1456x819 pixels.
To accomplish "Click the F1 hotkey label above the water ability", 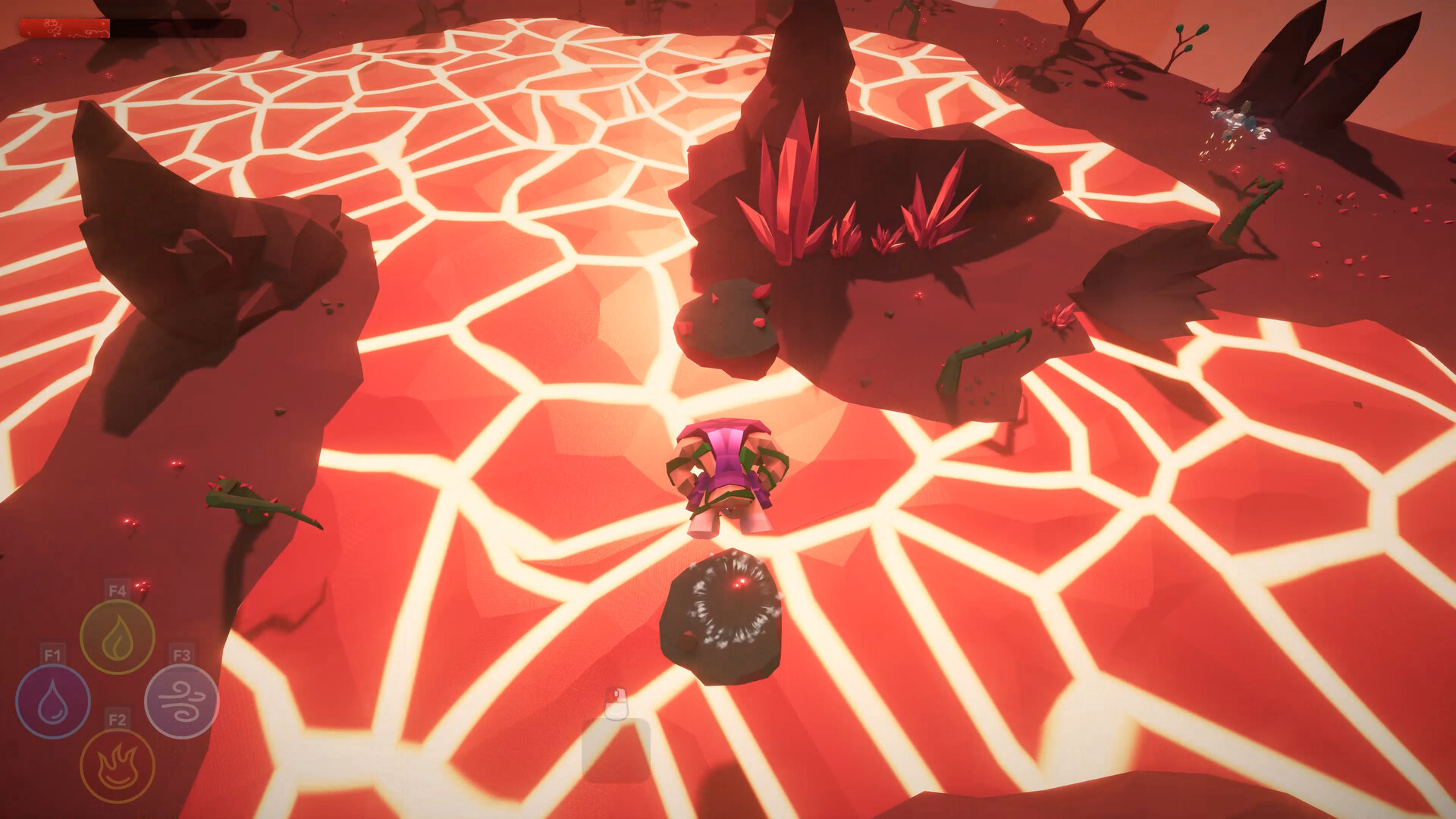I will point(51,653).
